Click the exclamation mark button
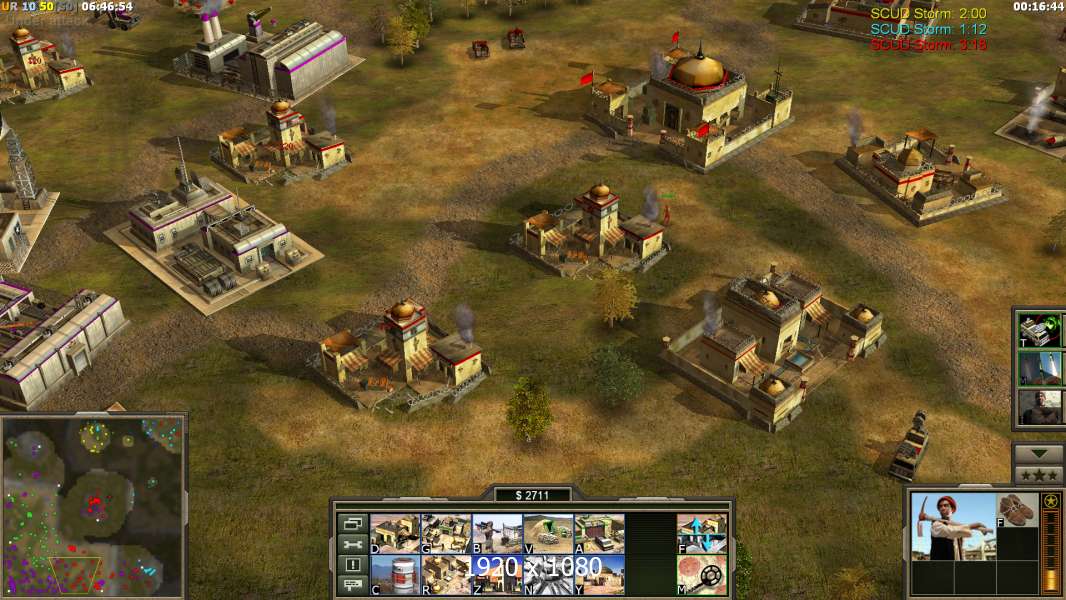Screen dimensions: 1066x600 click(353, 565)
